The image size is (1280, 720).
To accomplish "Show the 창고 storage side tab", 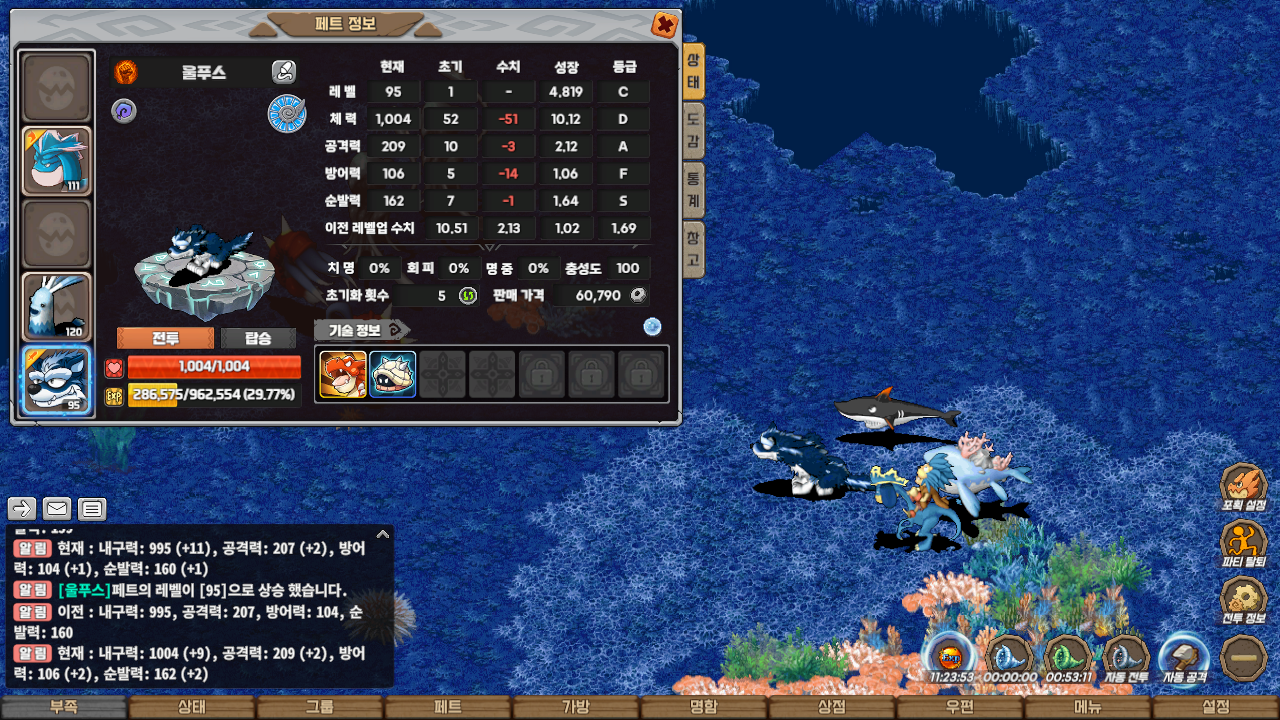I will [693, 250].
